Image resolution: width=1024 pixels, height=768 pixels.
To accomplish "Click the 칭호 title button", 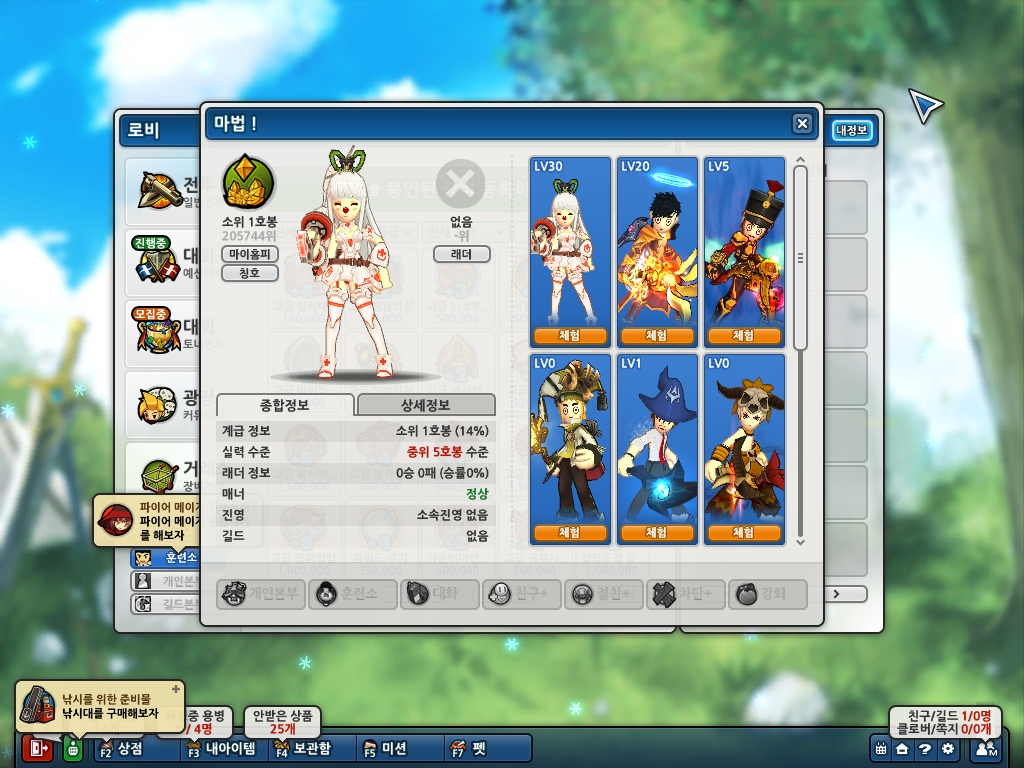I will click(x=250, y=272).
